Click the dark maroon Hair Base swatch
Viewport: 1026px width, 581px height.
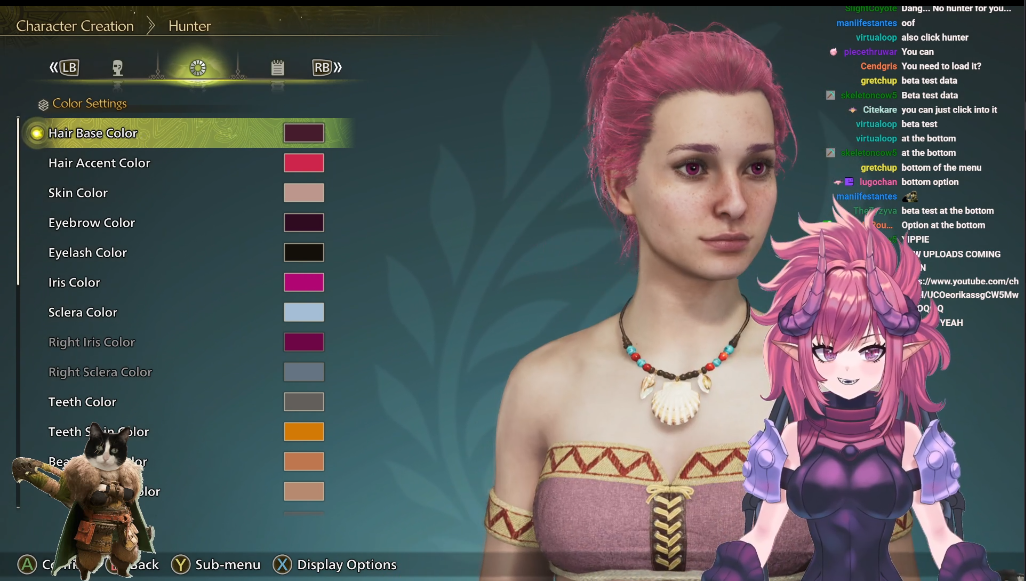coord(304,133)
